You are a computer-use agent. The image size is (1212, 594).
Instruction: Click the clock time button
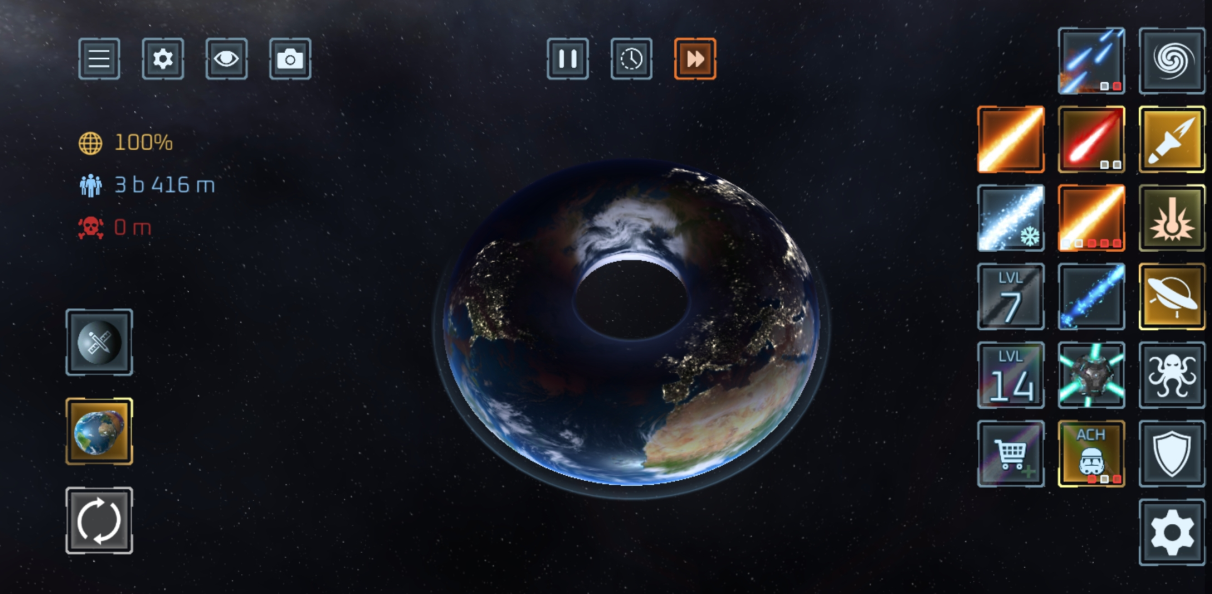(x=631, y=59)
